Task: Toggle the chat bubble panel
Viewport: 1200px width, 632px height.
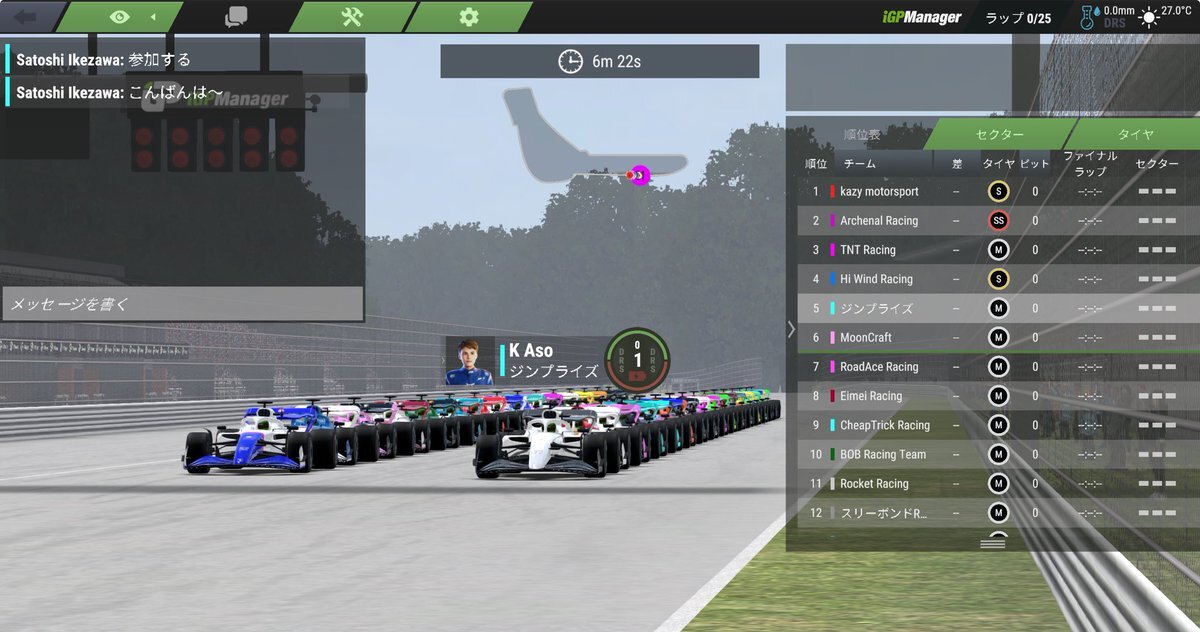Action: 236,17
